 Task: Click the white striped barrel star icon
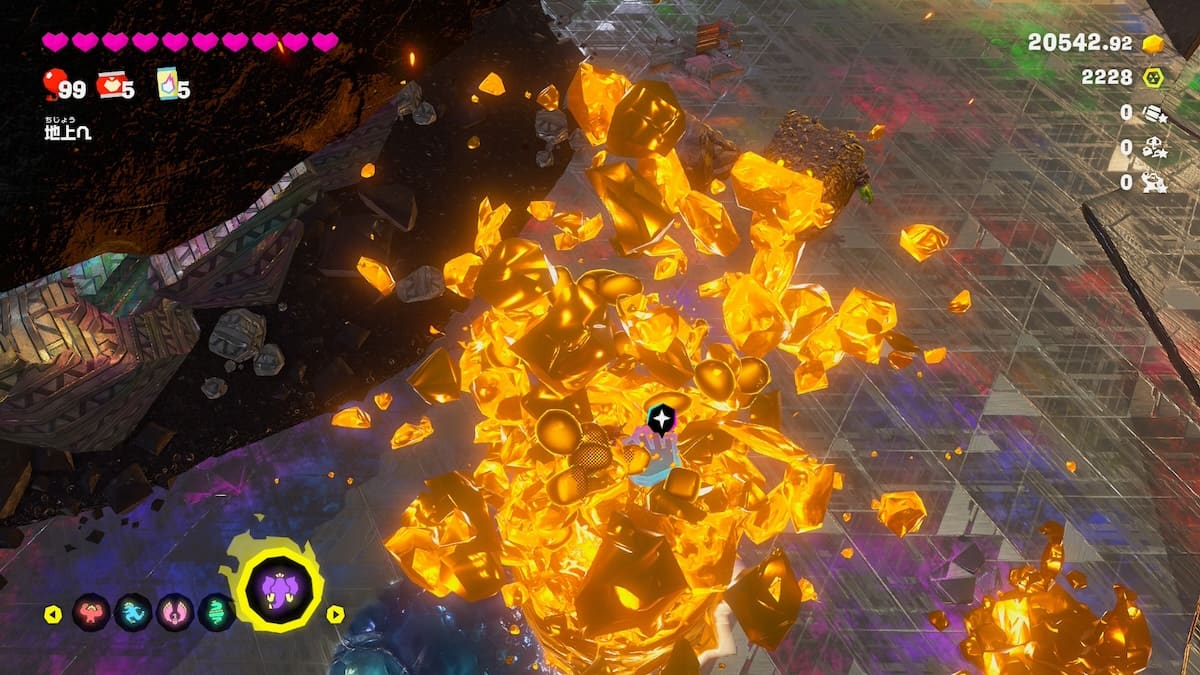[1153, 113]
